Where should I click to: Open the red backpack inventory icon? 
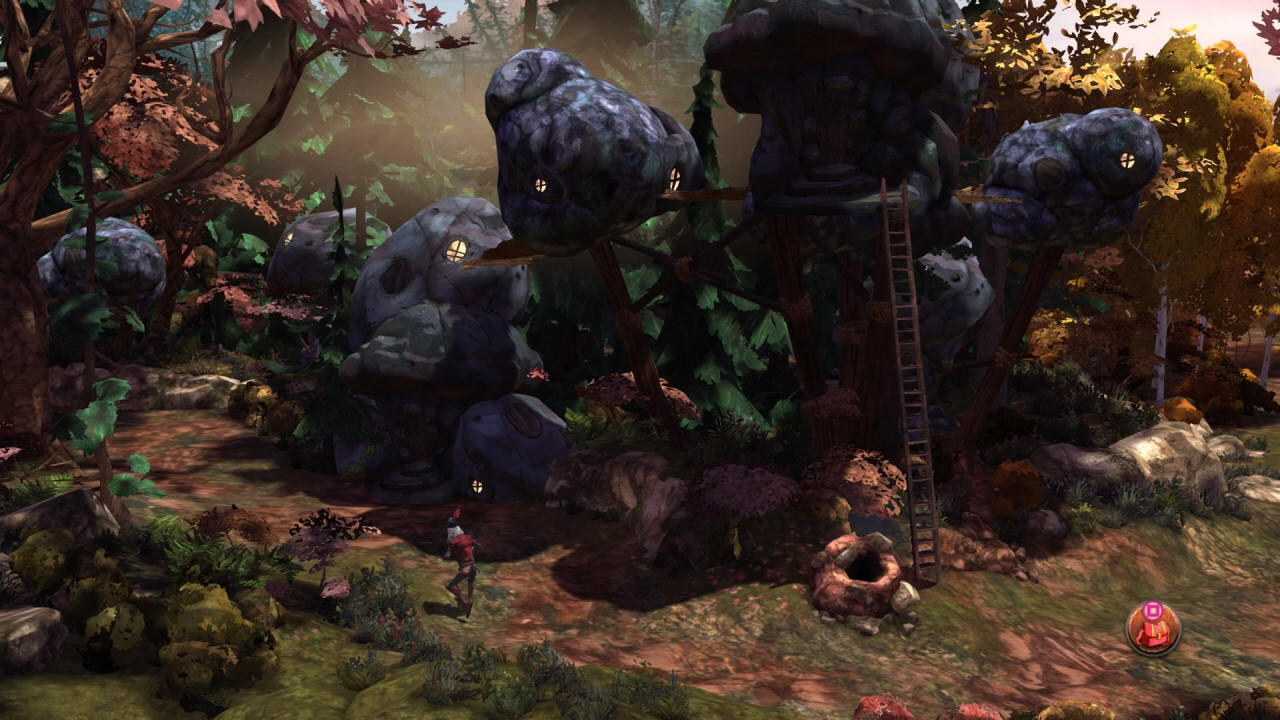[1153, 629]
